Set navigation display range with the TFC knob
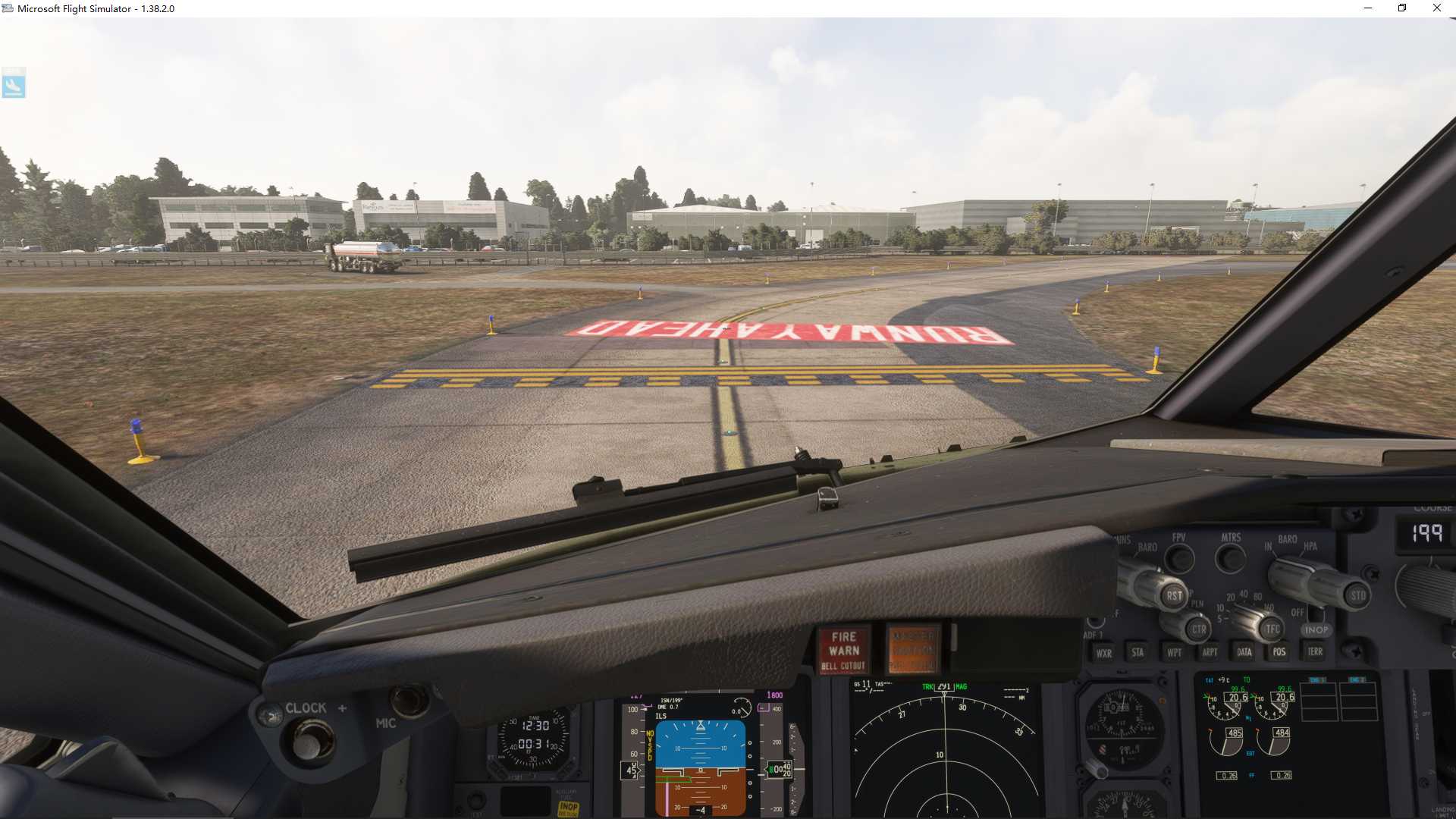The width and height of the screenshot is (1456, 819). [1272, 629]
